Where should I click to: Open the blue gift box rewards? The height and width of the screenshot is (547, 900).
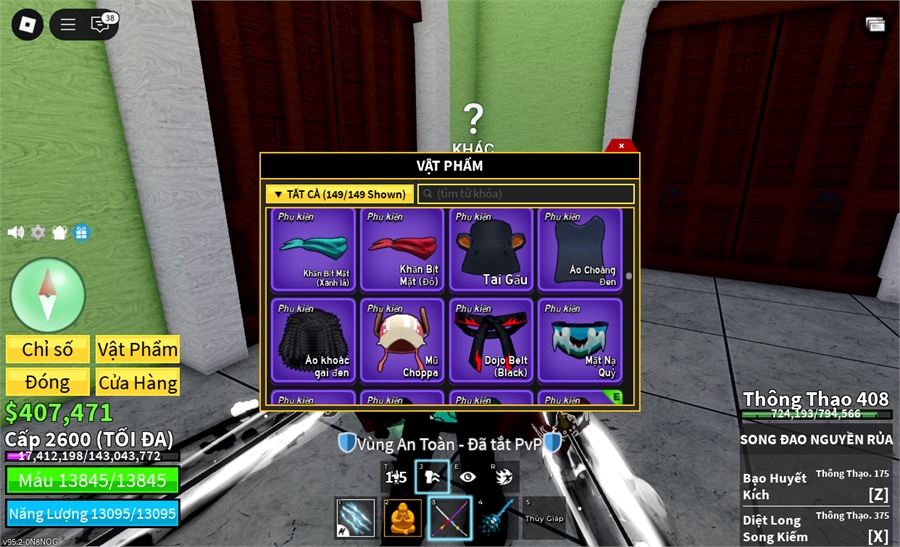pos(81,232)
